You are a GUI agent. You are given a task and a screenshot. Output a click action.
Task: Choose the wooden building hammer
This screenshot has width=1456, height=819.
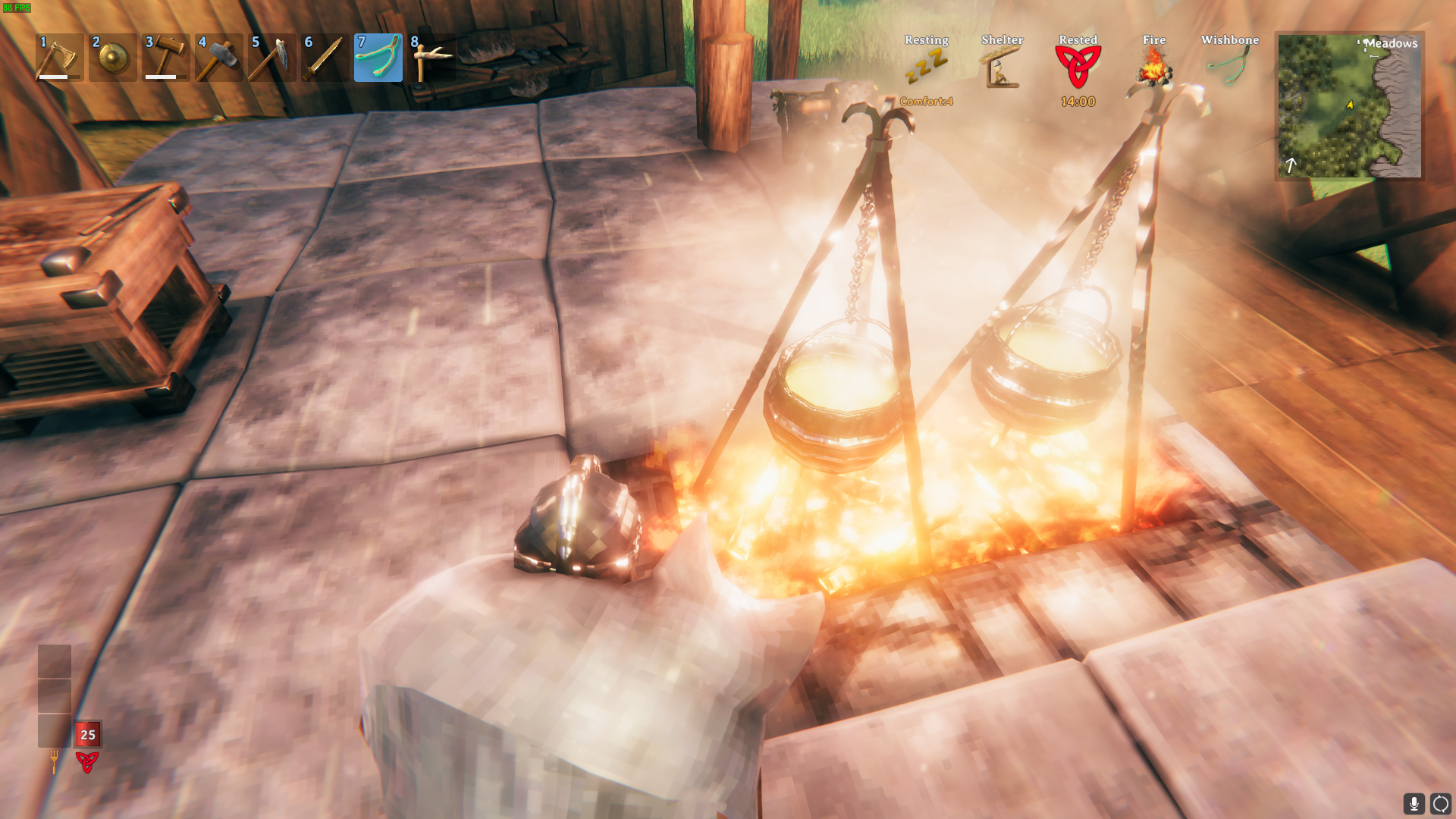coord(165,58)
